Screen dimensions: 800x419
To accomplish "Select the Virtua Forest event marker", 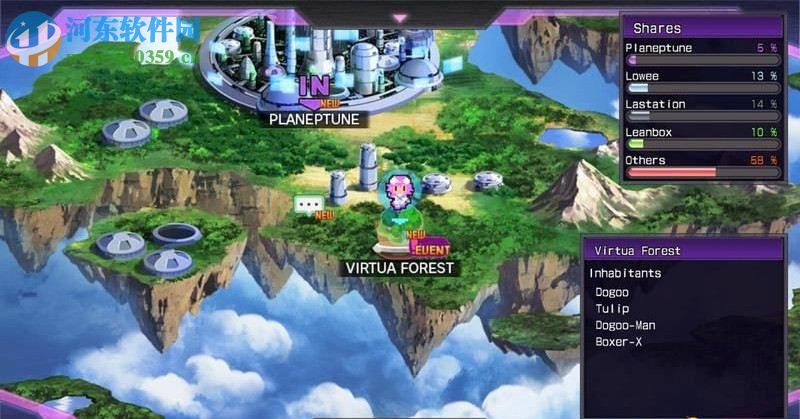I will 431,250.
